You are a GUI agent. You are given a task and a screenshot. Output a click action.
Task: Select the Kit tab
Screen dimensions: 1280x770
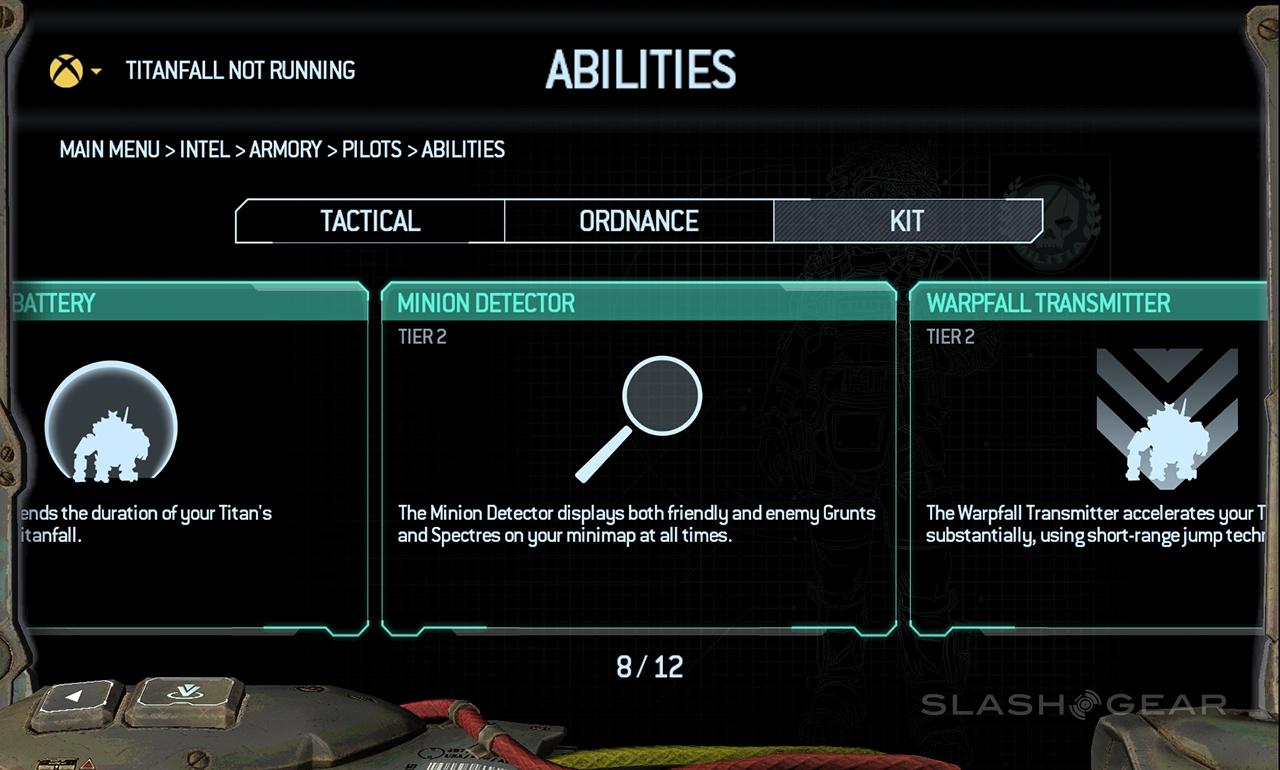pyautogui.click(x=907, y=221)
